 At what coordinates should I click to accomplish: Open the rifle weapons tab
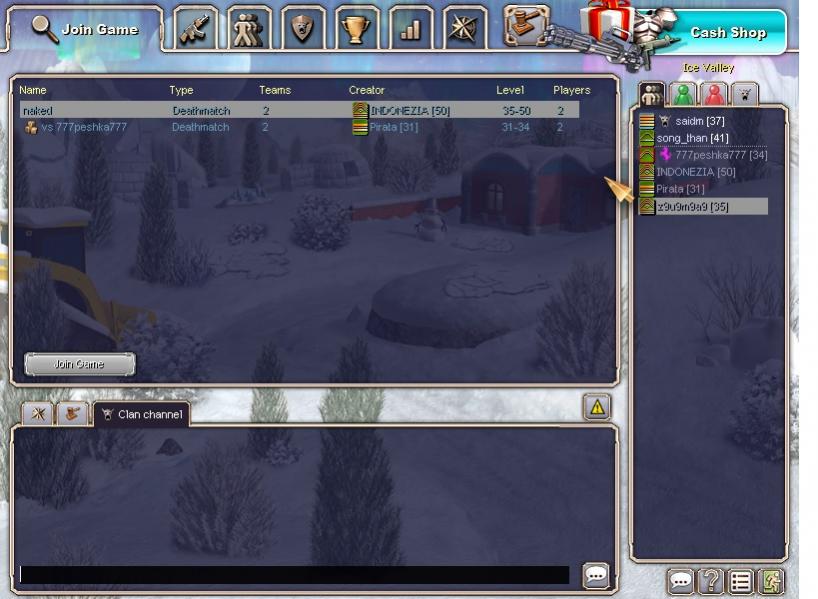[x=196, y=29]
